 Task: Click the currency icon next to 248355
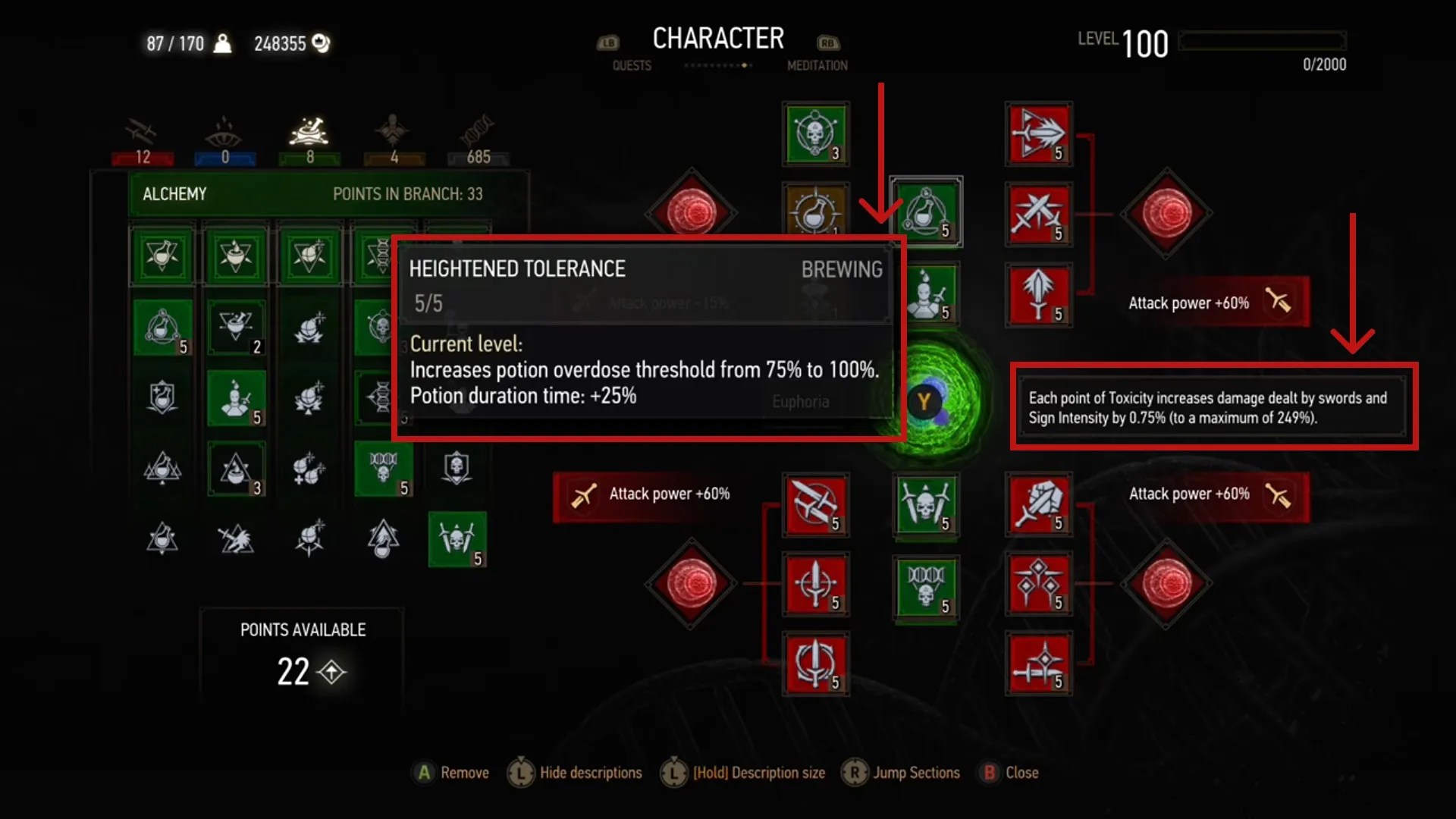[318, 43]
